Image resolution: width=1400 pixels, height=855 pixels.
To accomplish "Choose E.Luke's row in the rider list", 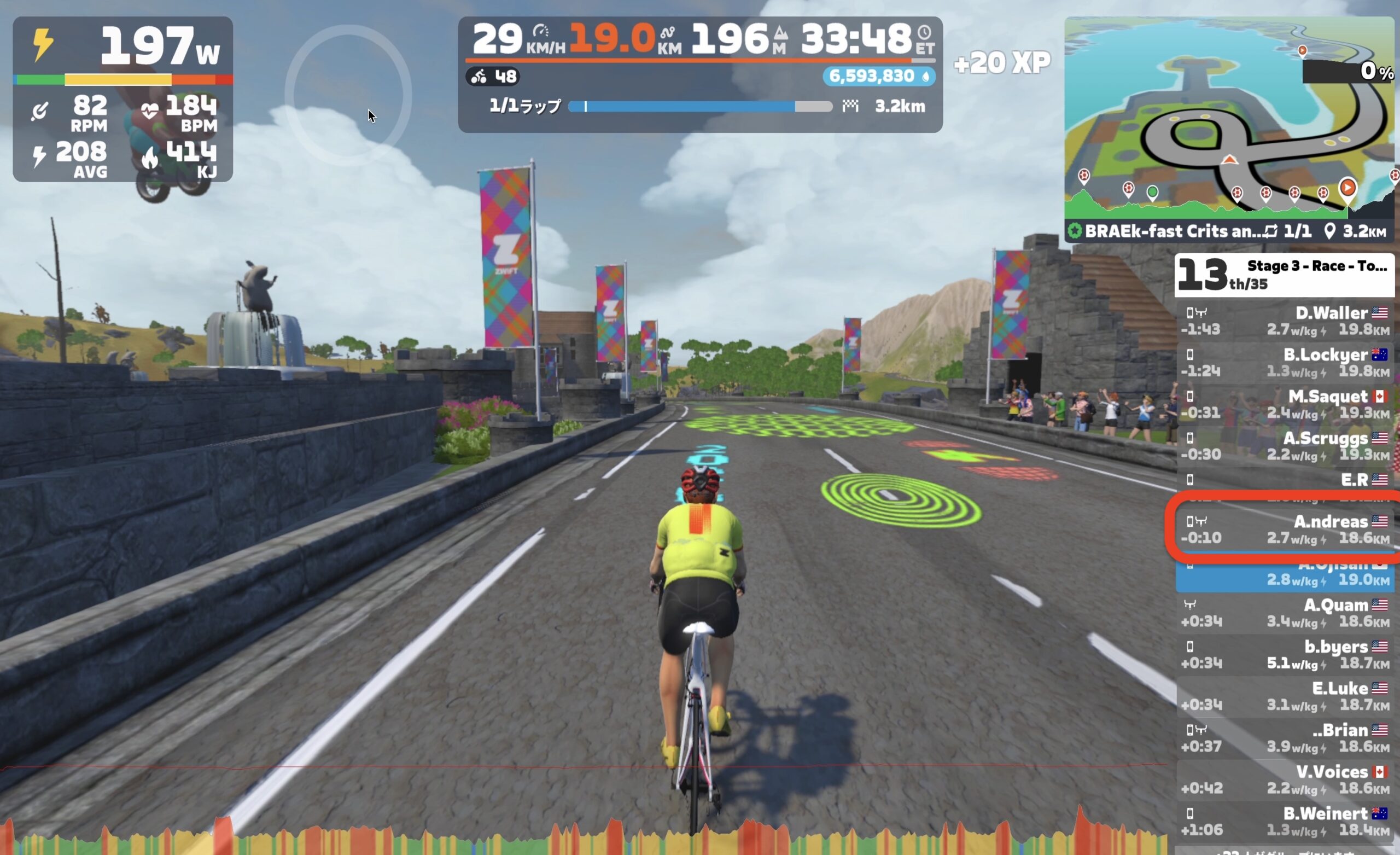I will [x=1284, y=696].
